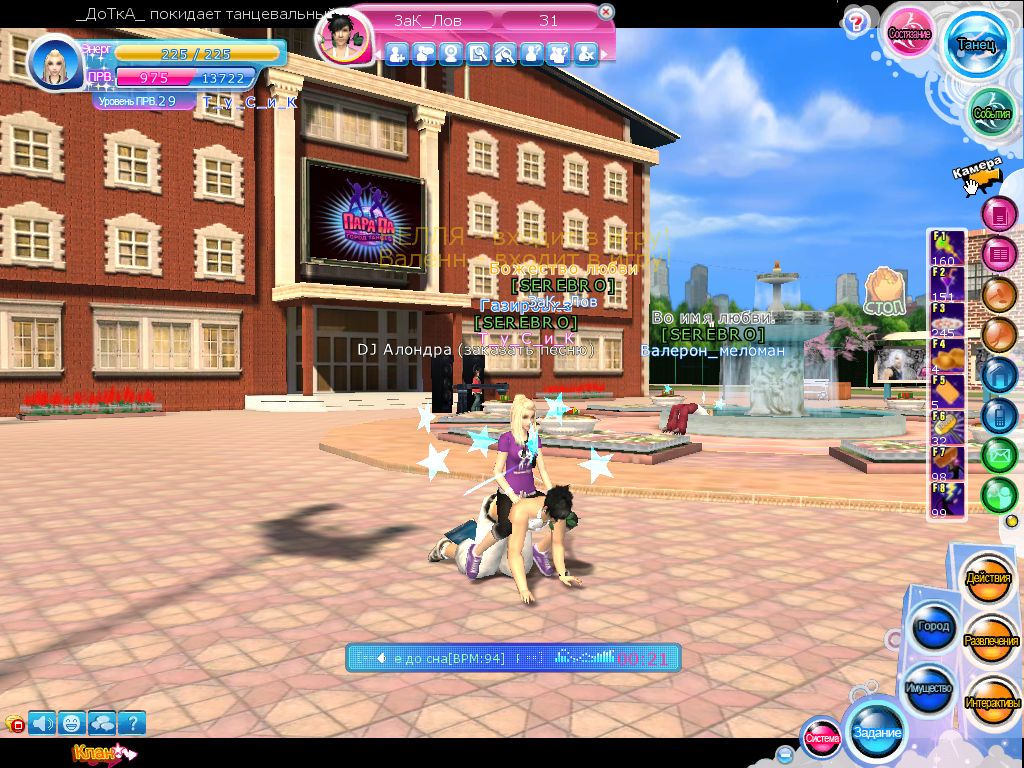
Task: Click the remove-player icon with the X
Action: (x=586, y=53)
